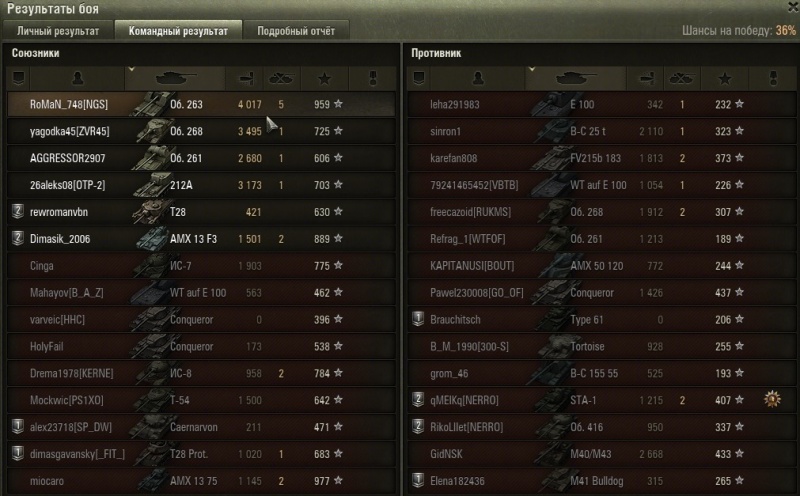Select ally Dimasik_2006 with AMX 13 F3
The image size is (800, 496).
(200, 239)
